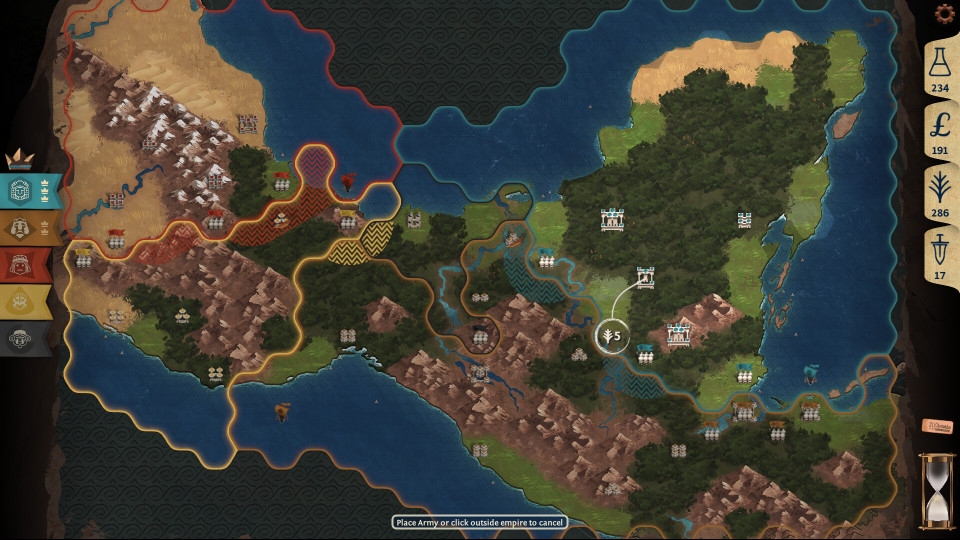
Task: Open the science flask resource panel
Action: point(940,72)
